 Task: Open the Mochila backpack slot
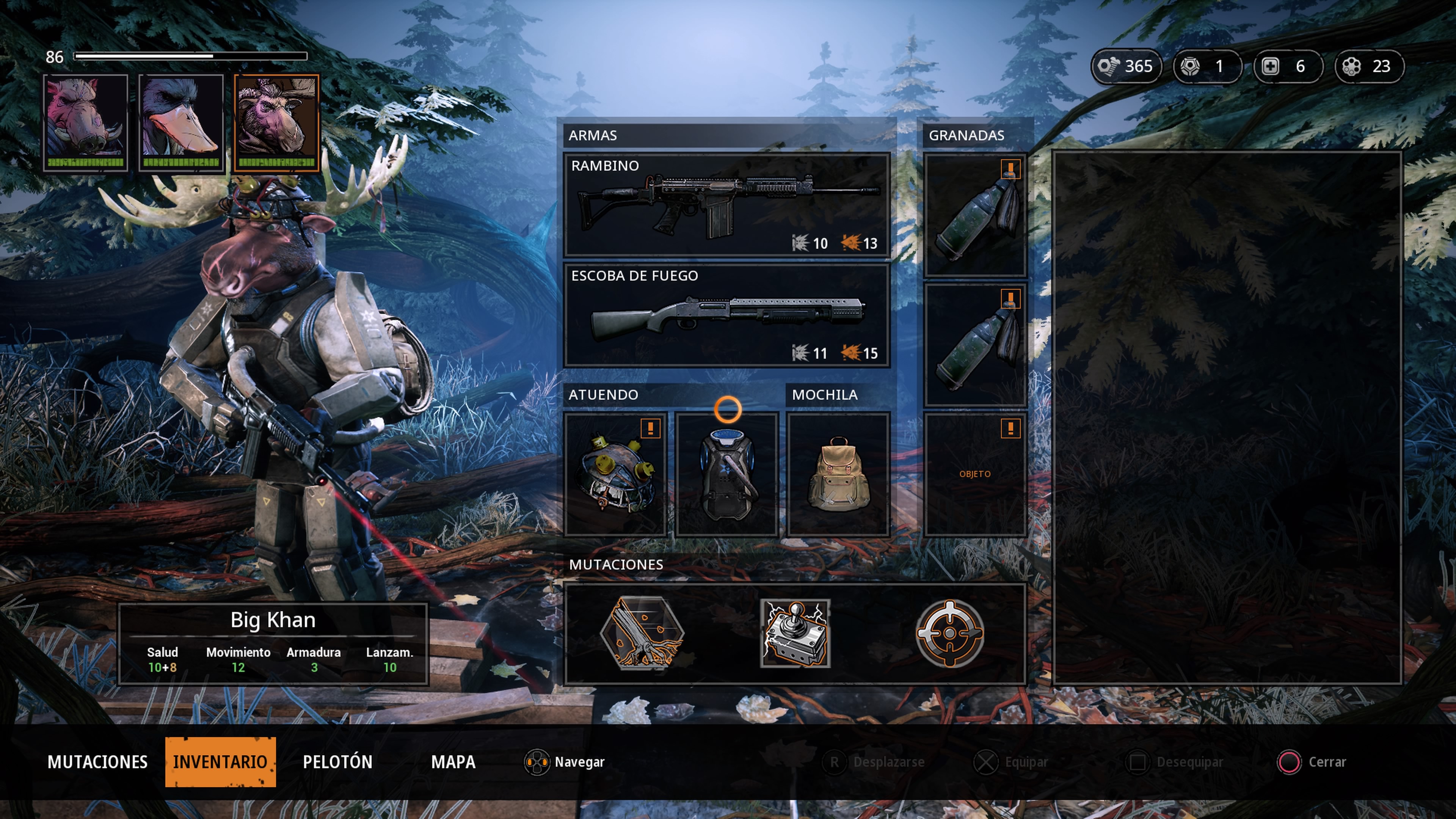(838, 474)
